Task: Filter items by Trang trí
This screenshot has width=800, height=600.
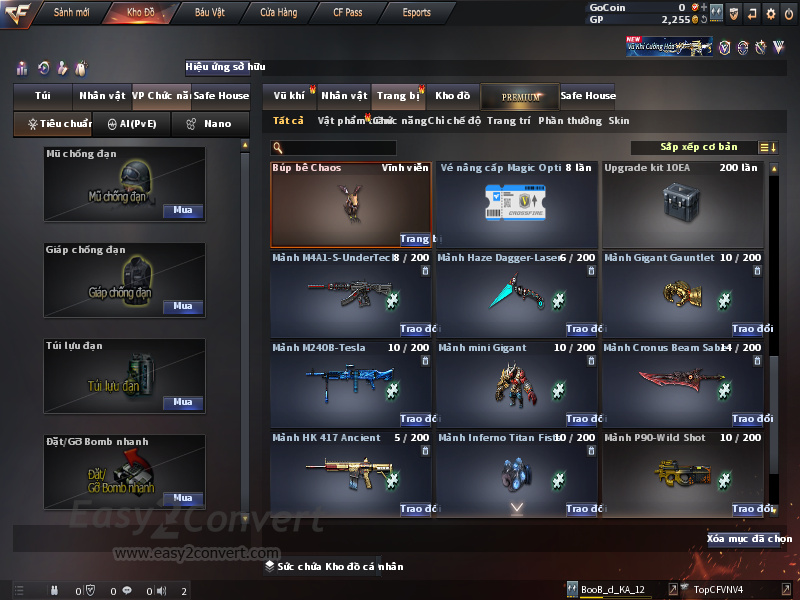Action: (x=509, y=121)
